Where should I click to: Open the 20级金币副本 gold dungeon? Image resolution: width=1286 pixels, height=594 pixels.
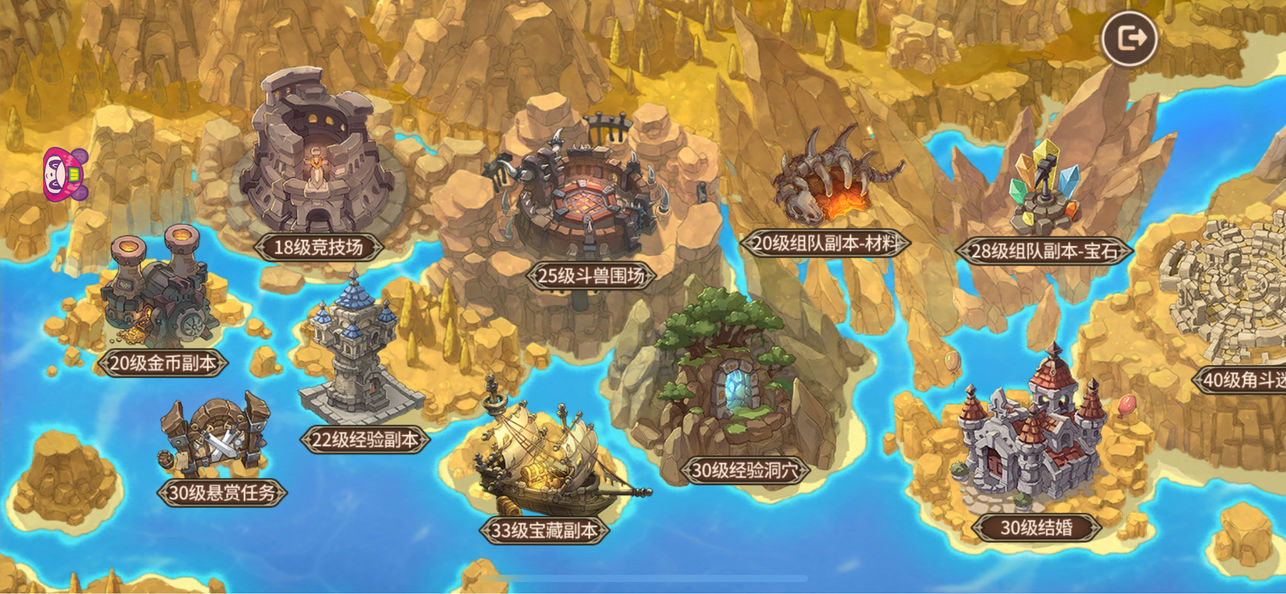click(x=154, y=290)
